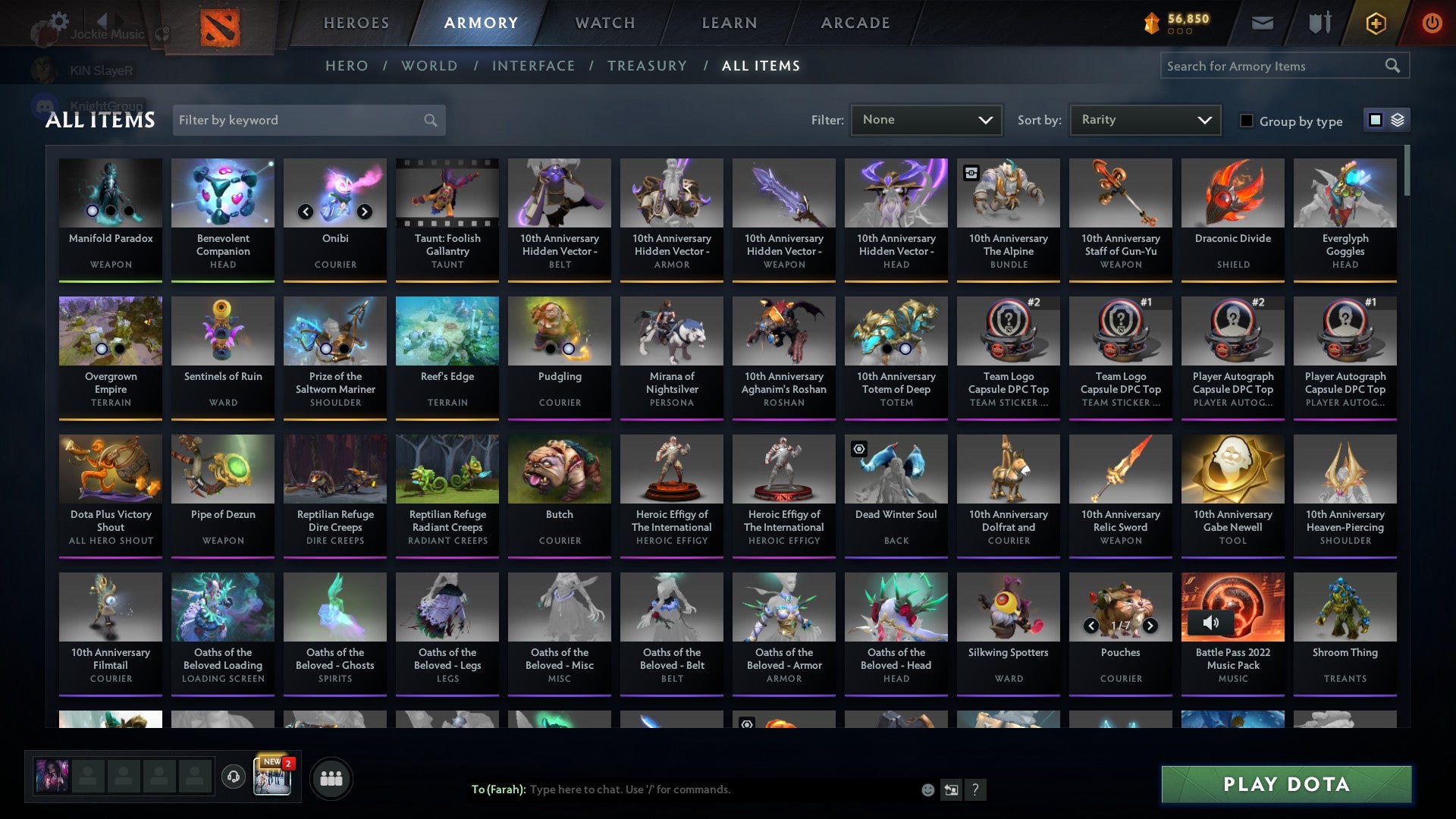Open the Filter dropdown set to None
The image size is (1456, 819).
(926, 119)
